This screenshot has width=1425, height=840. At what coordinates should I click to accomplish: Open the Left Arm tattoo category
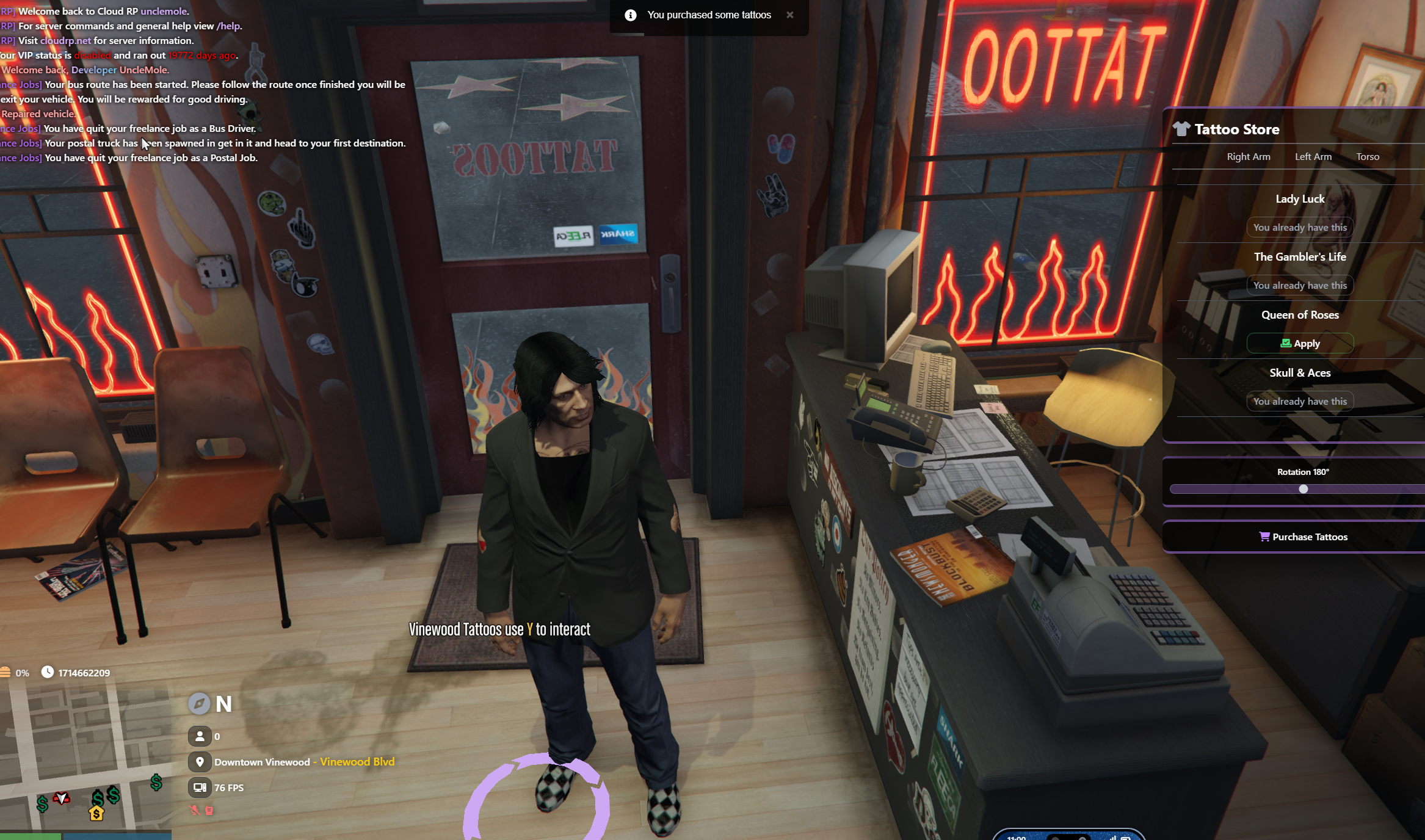tap(1313, 157)
